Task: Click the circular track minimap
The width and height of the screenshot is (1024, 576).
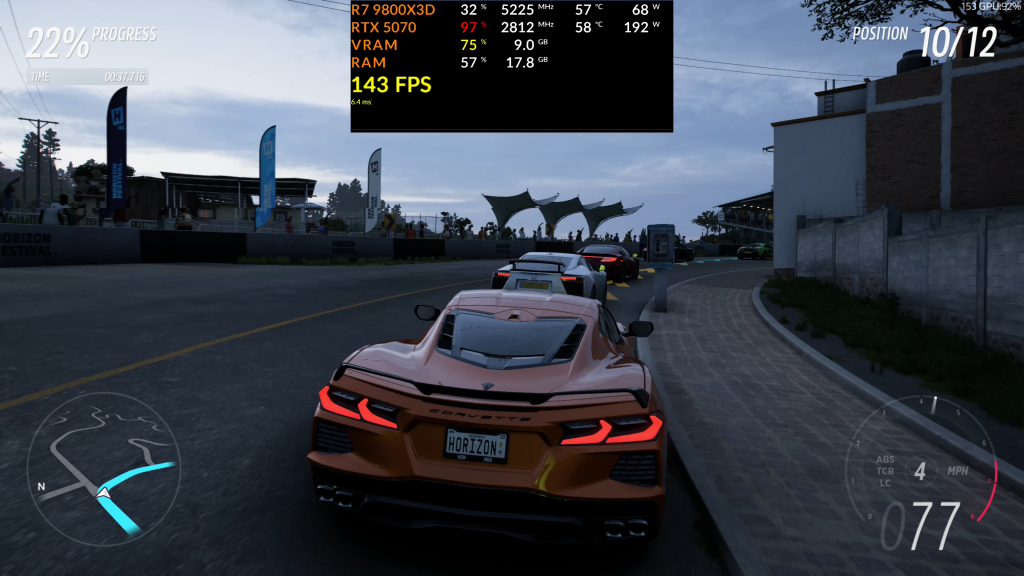Action: click(x=103, y=468)
